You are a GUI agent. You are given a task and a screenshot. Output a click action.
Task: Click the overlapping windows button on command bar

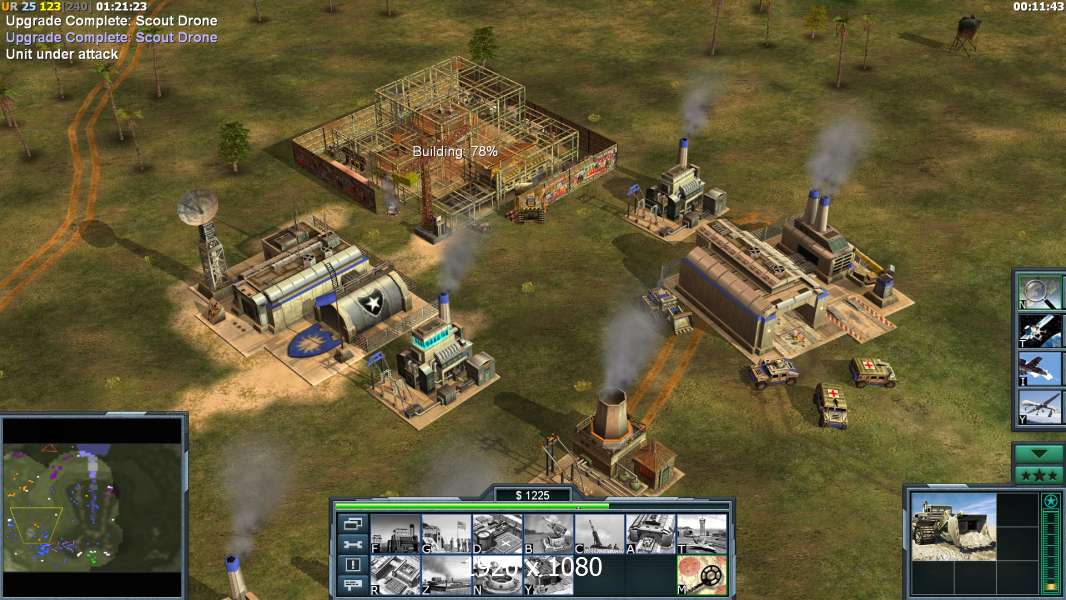352,523
